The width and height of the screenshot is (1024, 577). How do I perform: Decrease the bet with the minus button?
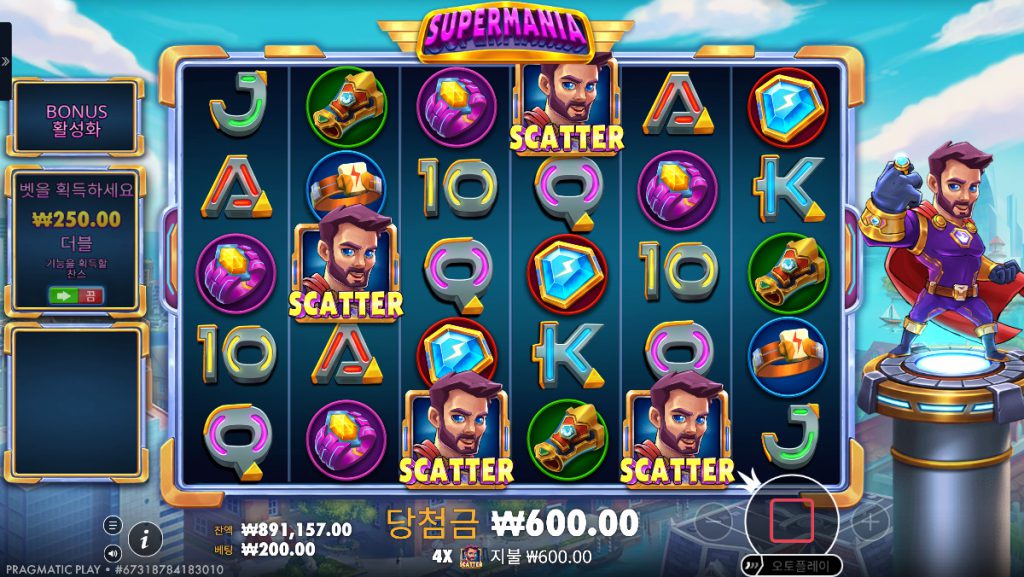712,520
